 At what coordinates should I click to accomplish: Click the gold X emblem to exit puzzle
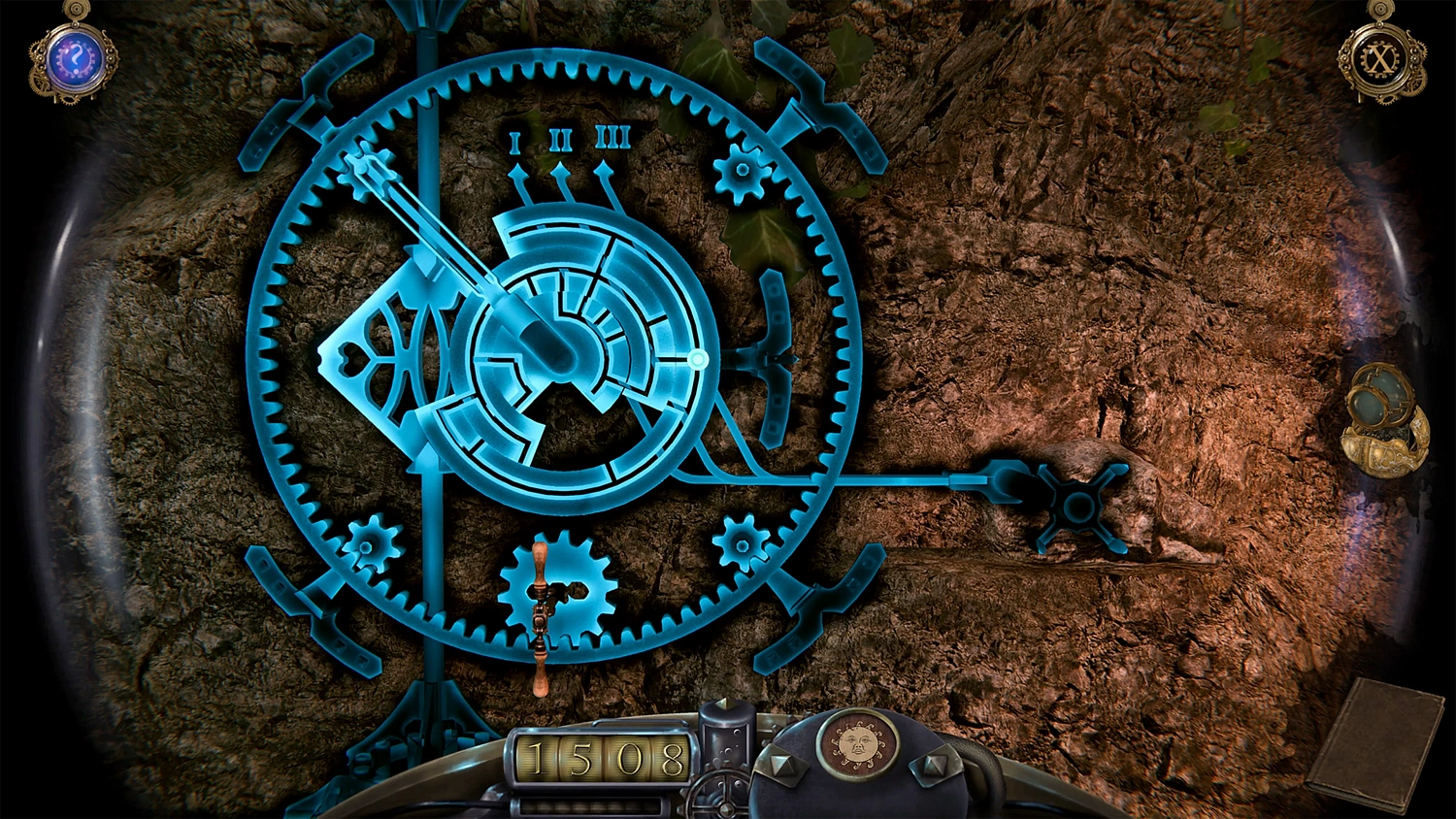pyautogui.click(x=1376, y=60)
